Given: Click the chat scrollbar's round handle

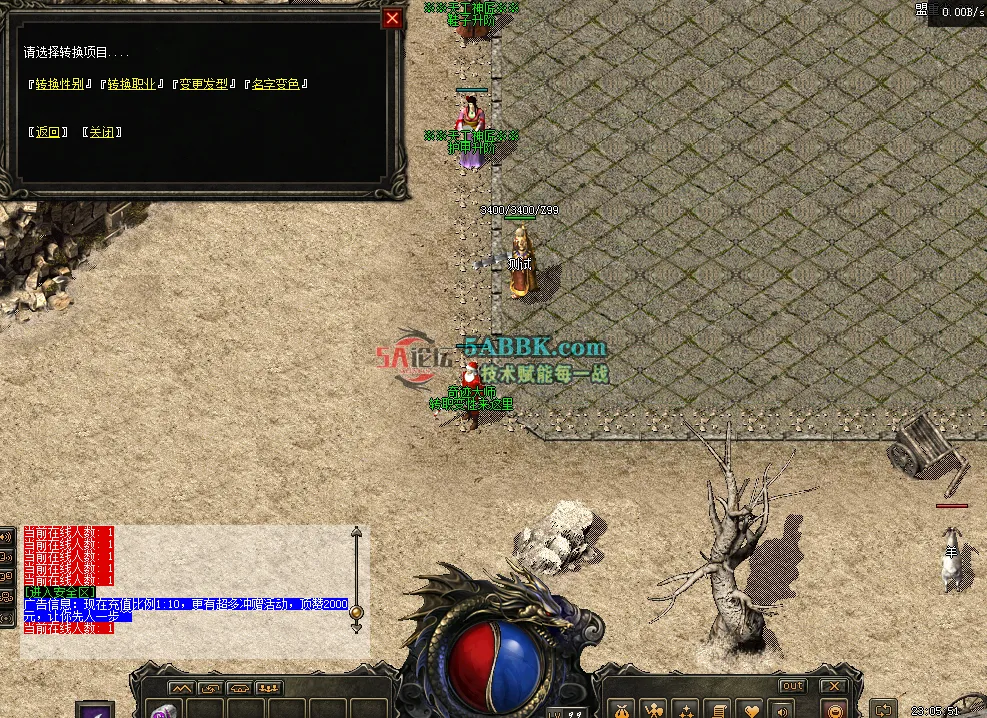Looking at the screenshot, I should tap(355, 612).
